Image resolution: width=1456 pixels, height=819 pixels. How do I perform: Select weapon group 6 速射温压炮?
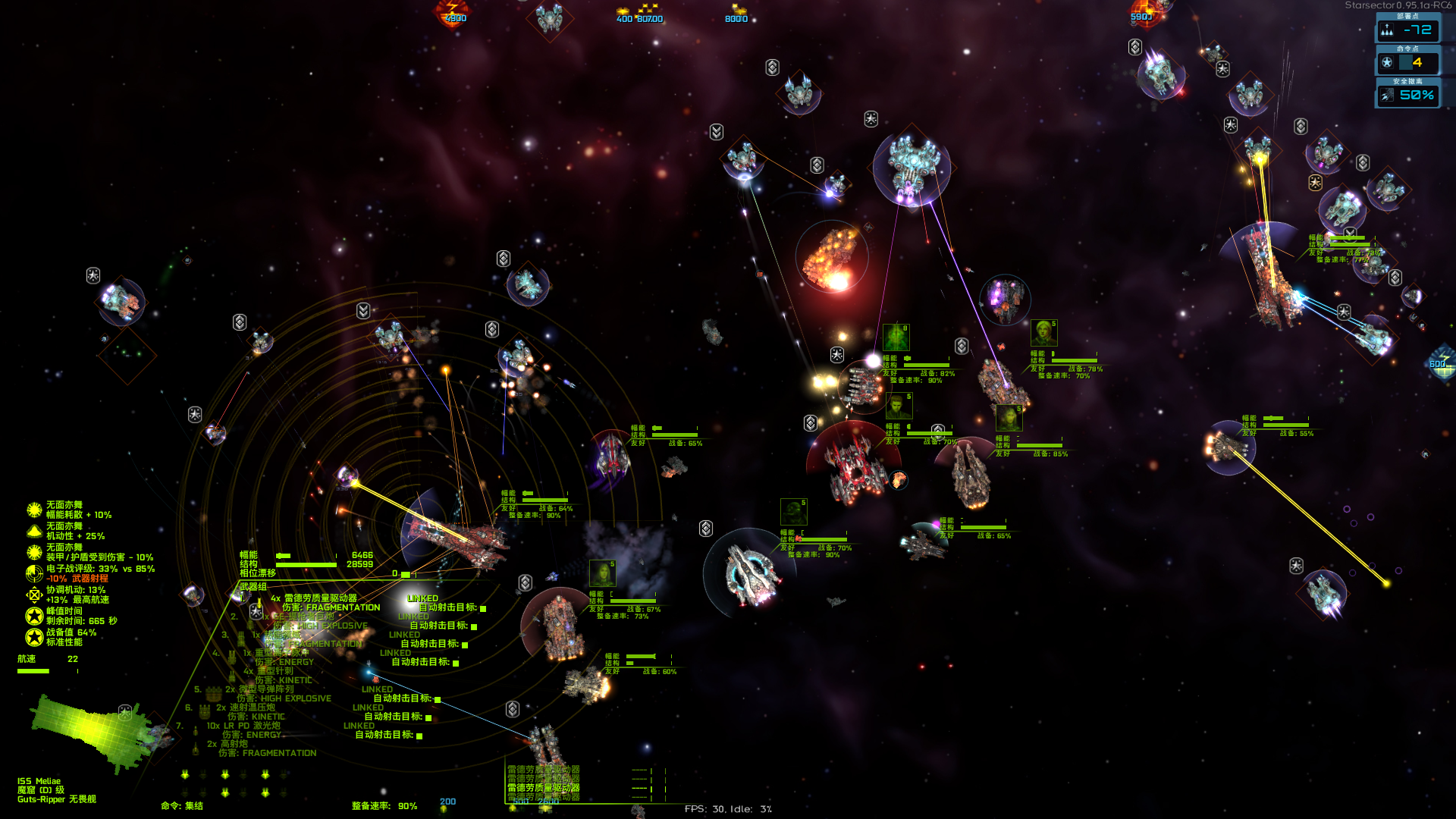click(x=251, y=708)
